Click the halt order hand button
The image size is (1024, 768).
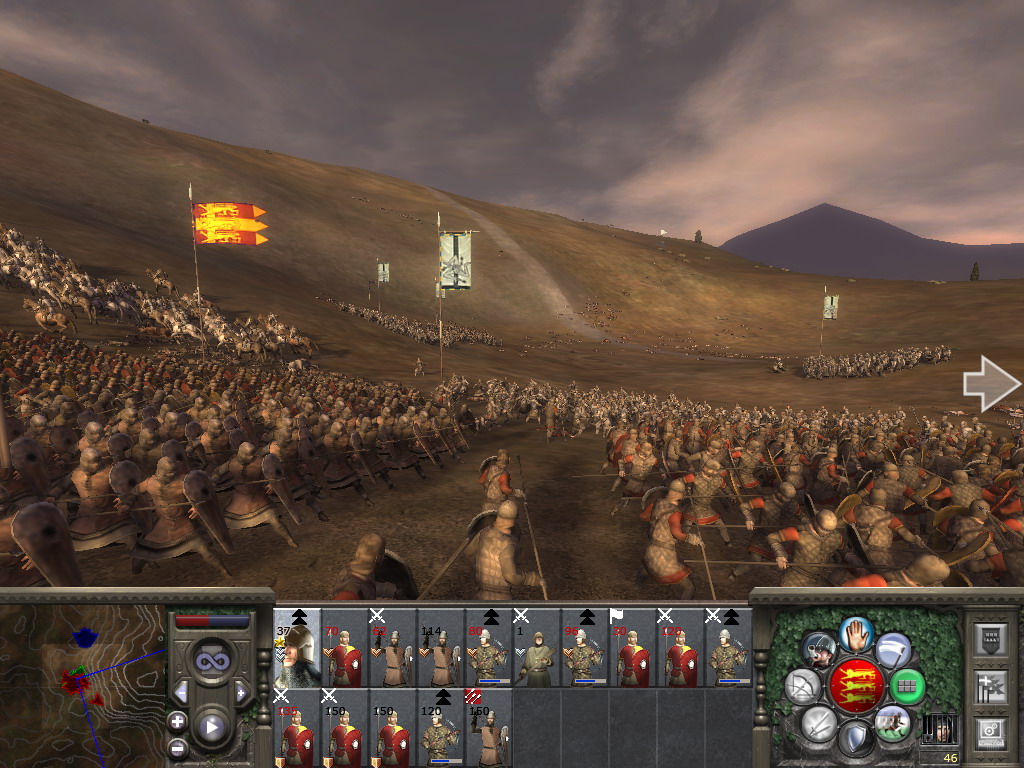(854, 632)
